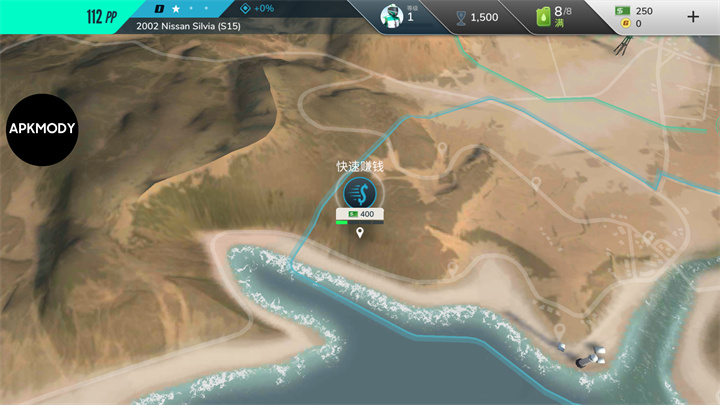
Task: Open the trophy 1,500 panel
Action: (x=476, y=17)
